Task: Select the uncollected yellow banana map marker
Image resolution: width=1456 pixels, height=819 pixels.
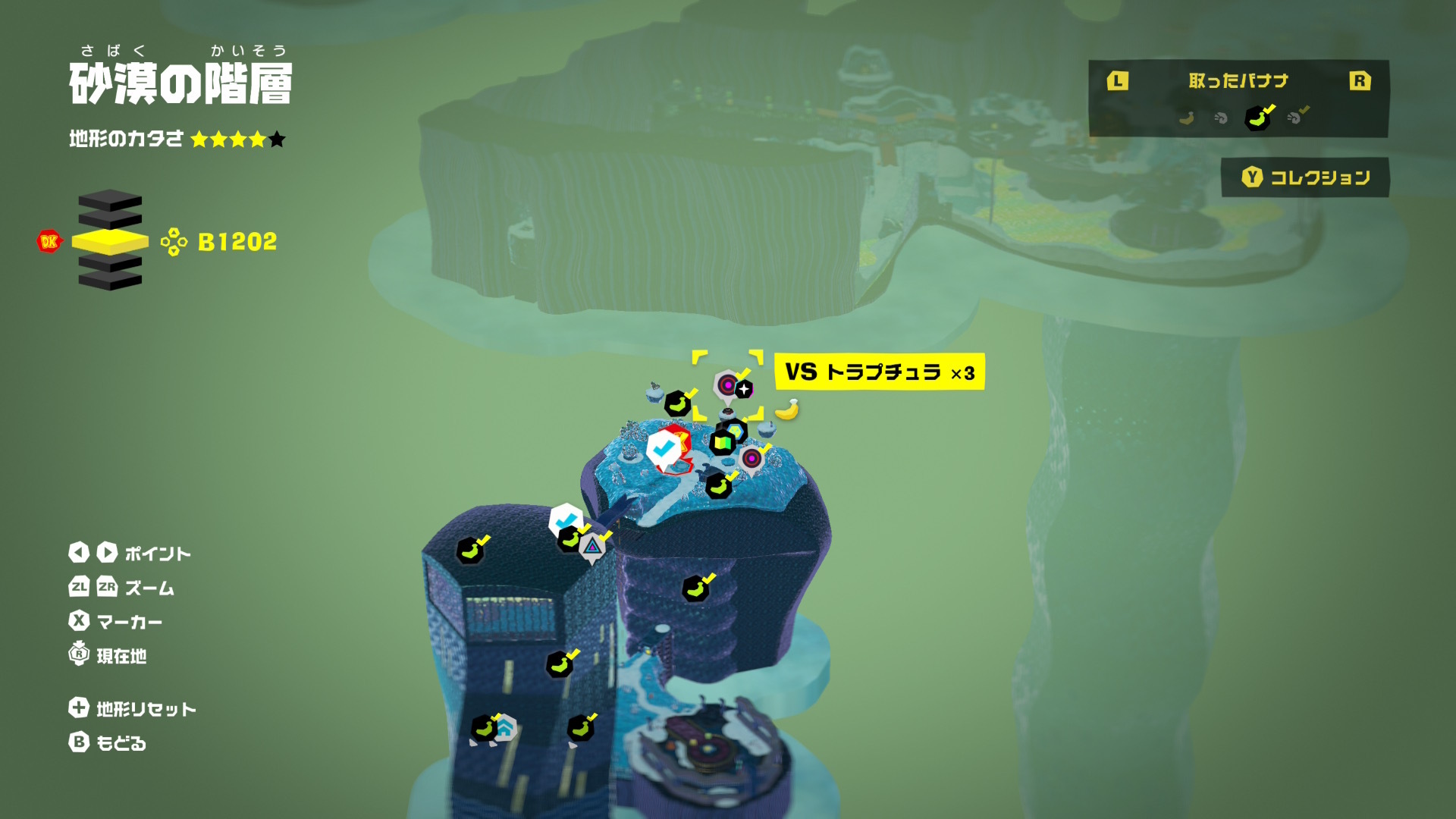Action: (x=787, y=410)
